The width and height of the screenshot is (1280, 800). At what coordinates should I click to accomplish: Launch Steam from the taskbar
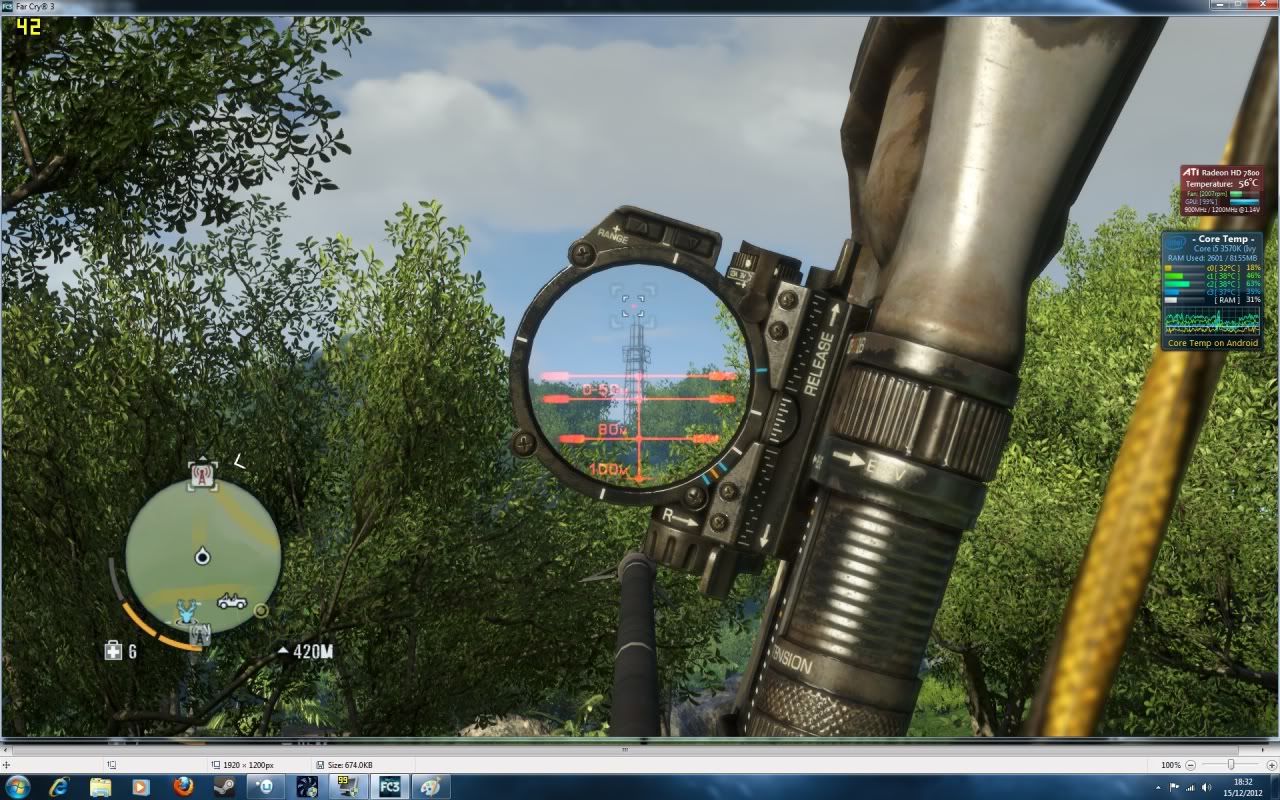pyautogui.click(x=224, y=787)
